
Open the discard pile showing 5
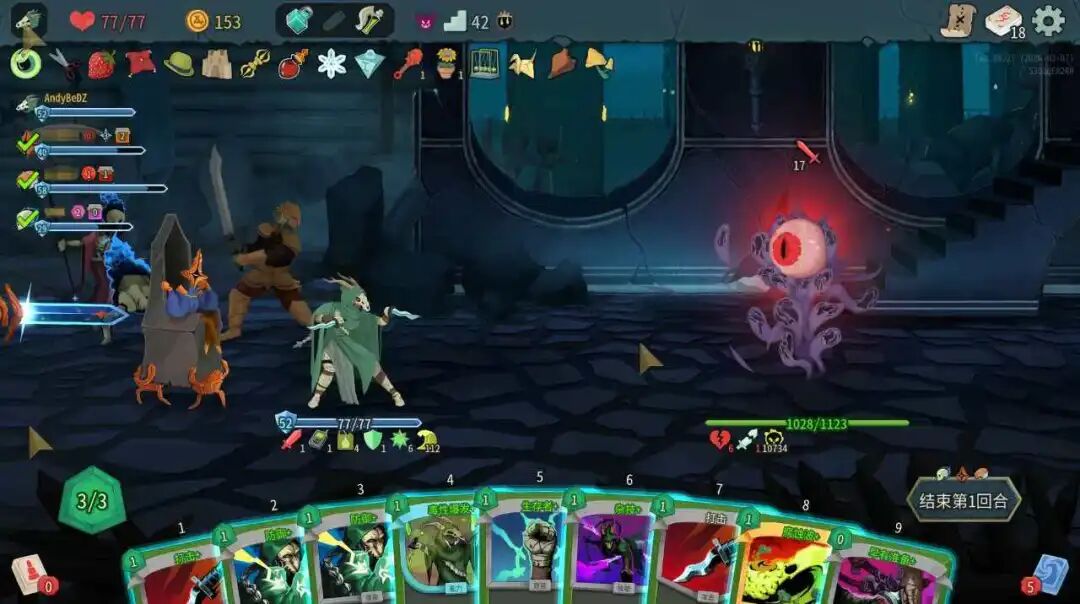click(x=1050, y=573)
